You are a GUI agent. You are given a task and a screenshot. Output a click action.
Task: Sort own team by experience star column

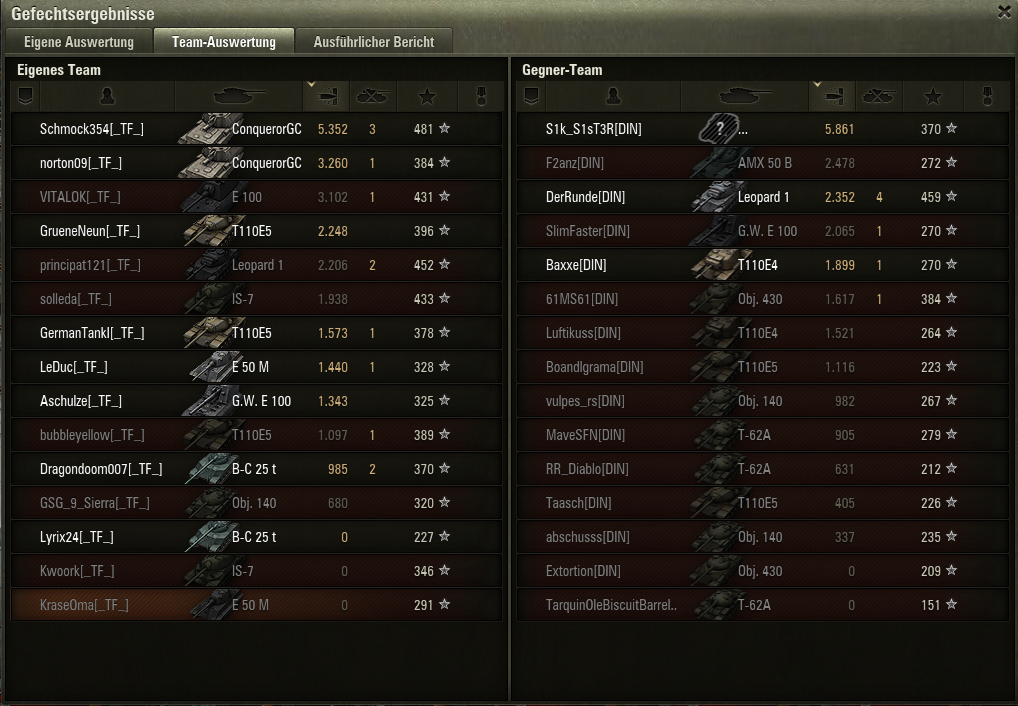(427, 96)
